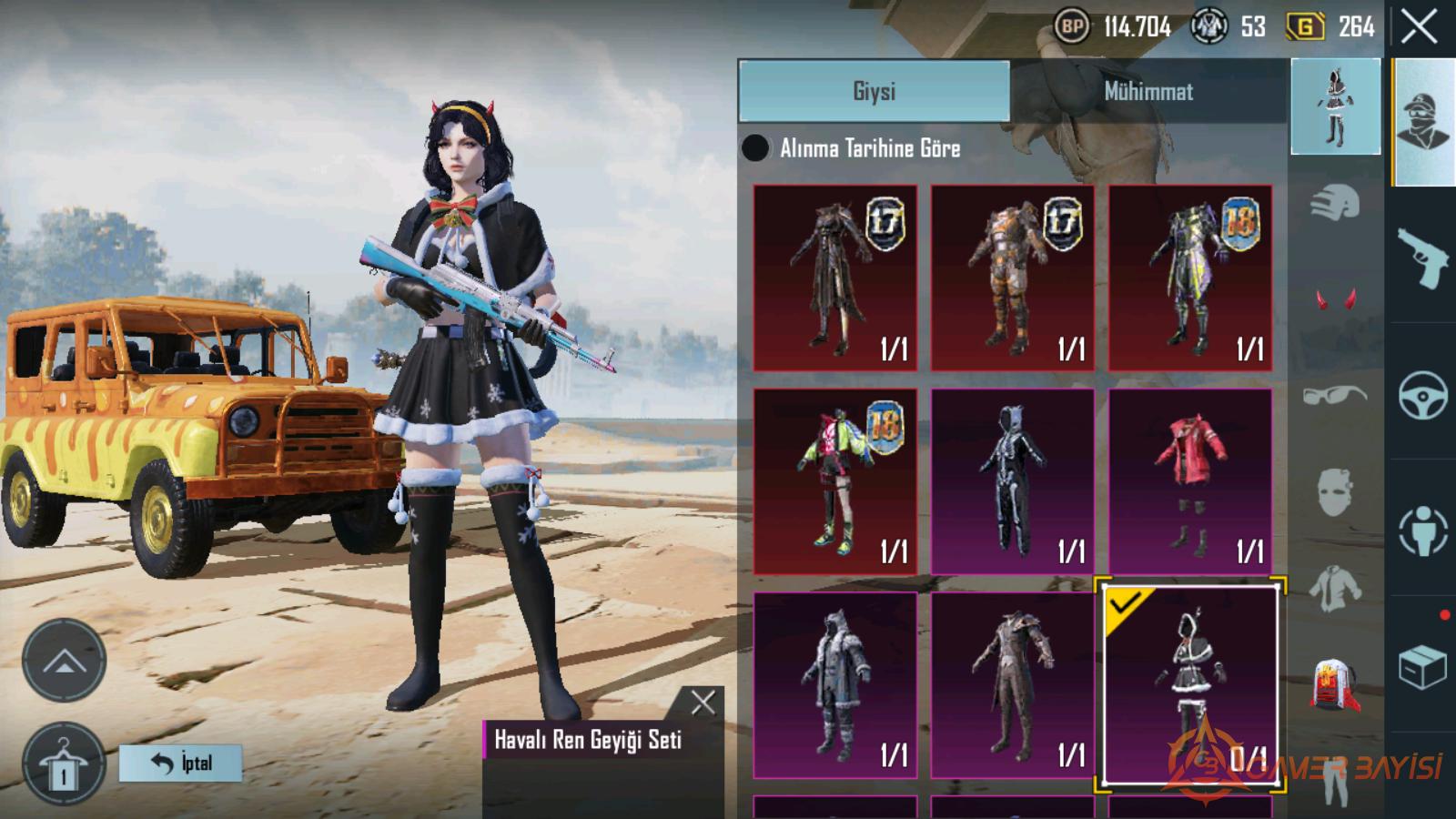This screenshot has height=819, width=1456.
Task: Select the equipped black hooded dress set
Action: (x=1190, y=685)
